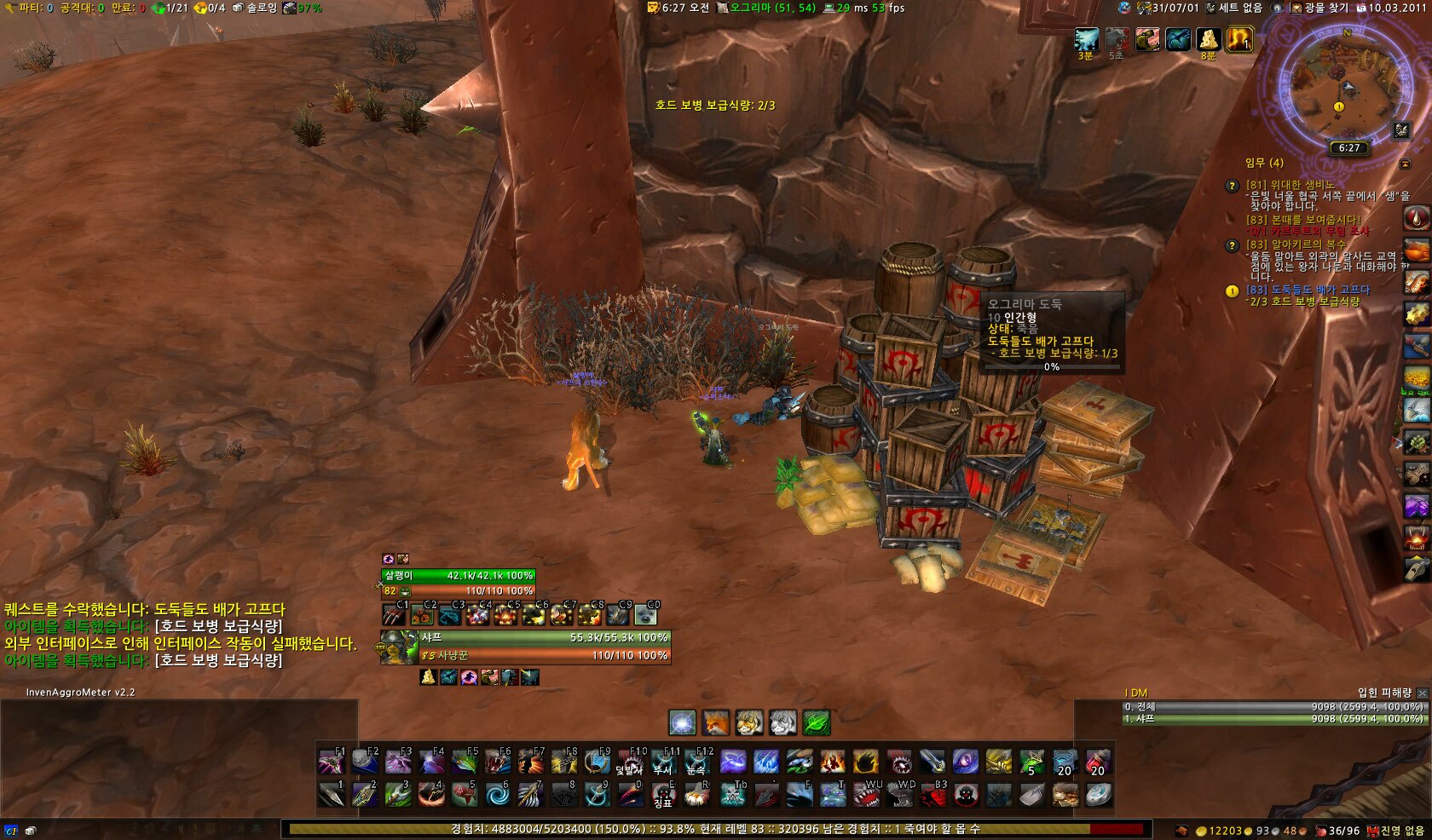Use the red potion with 20 charges
Image resolution: width=1432 pixels, height=840 pixels.
pos(1098,761)
